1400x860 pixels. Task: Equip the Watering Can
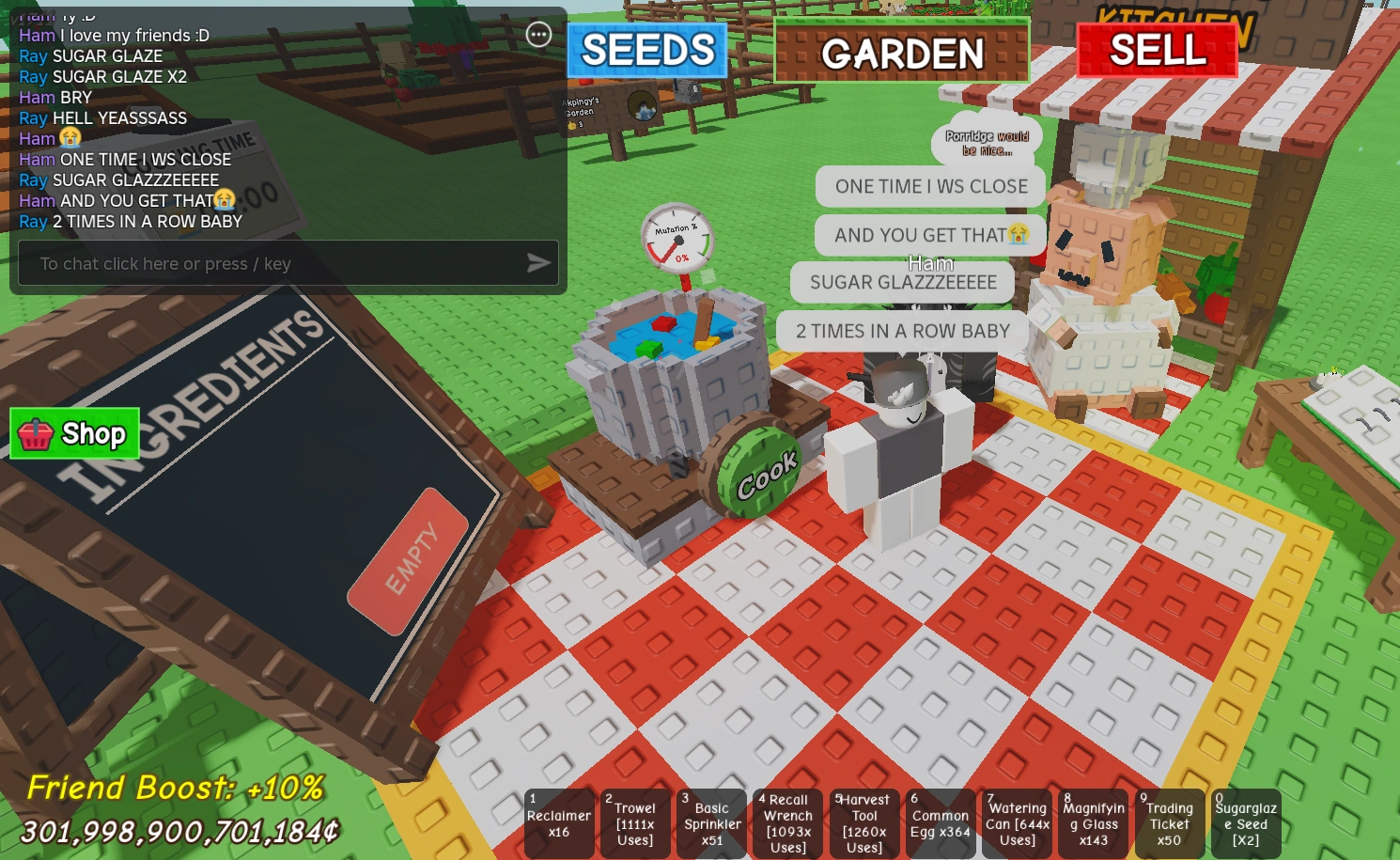1016,822
